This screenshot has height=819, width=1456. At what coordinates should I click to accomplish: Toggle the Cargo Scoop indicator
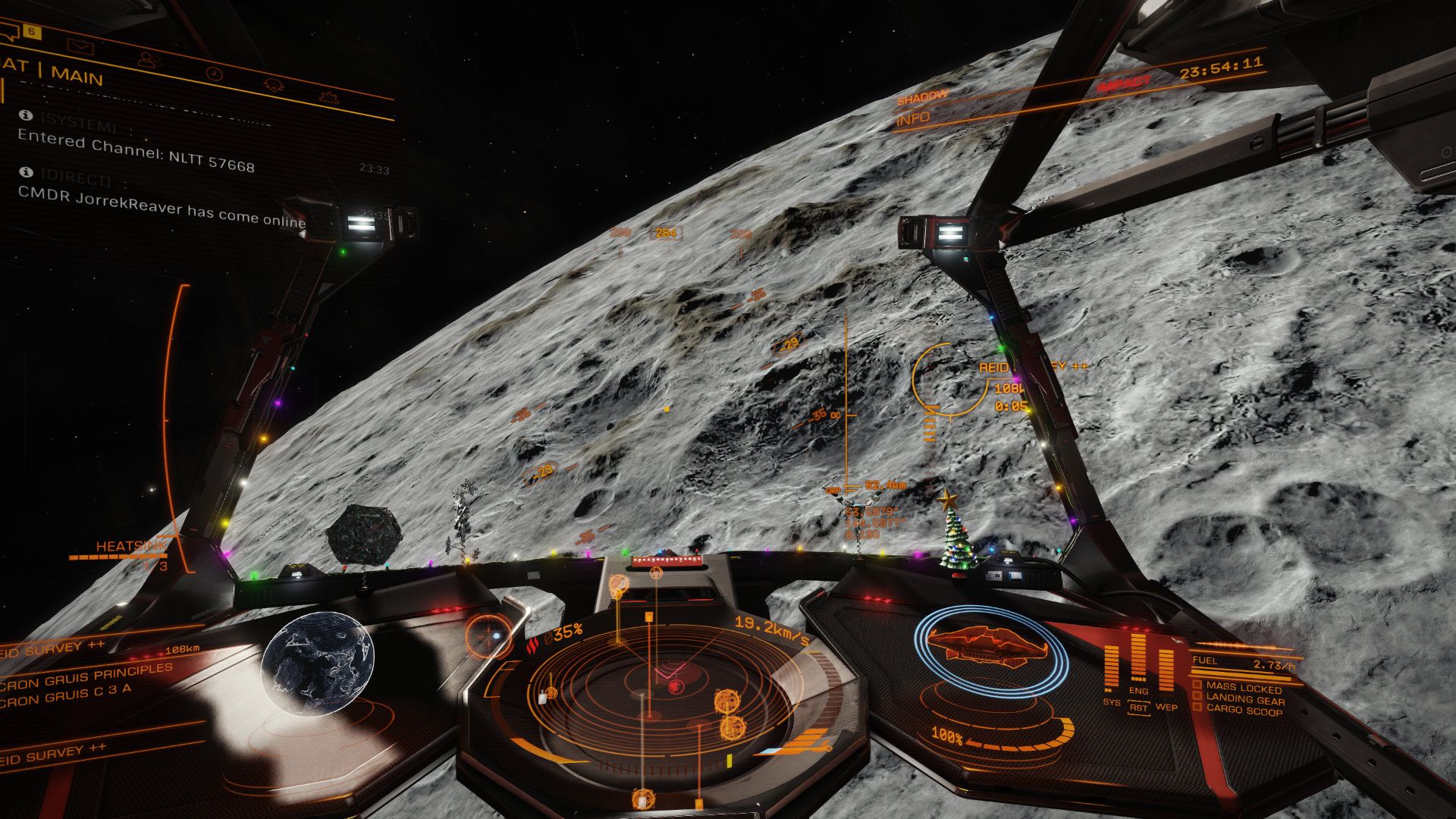pyautogui.click(x=1244, y=711)
